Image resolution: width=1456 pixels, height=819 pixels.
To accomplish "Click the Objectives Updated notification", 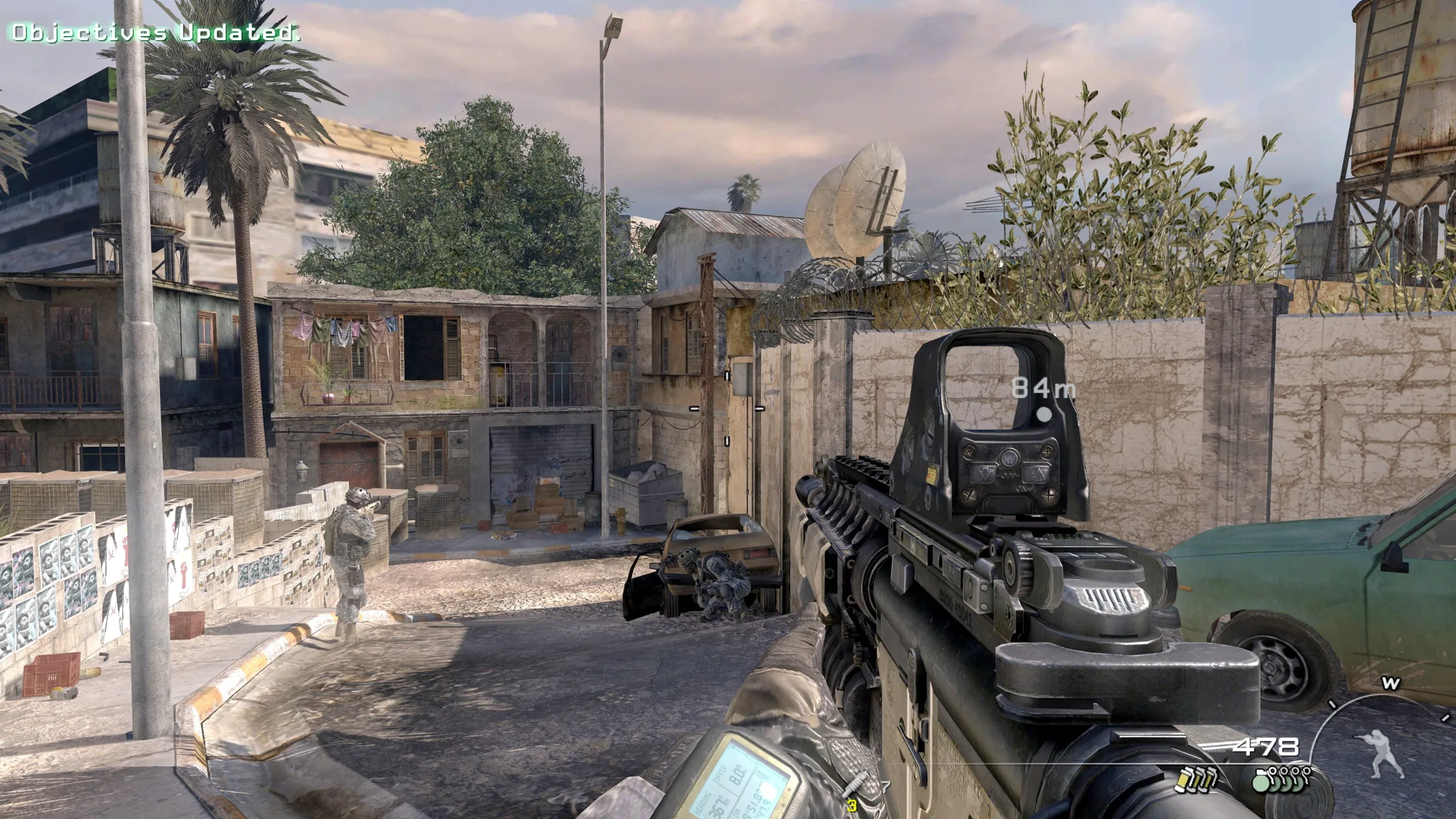I will click(155, 32).
